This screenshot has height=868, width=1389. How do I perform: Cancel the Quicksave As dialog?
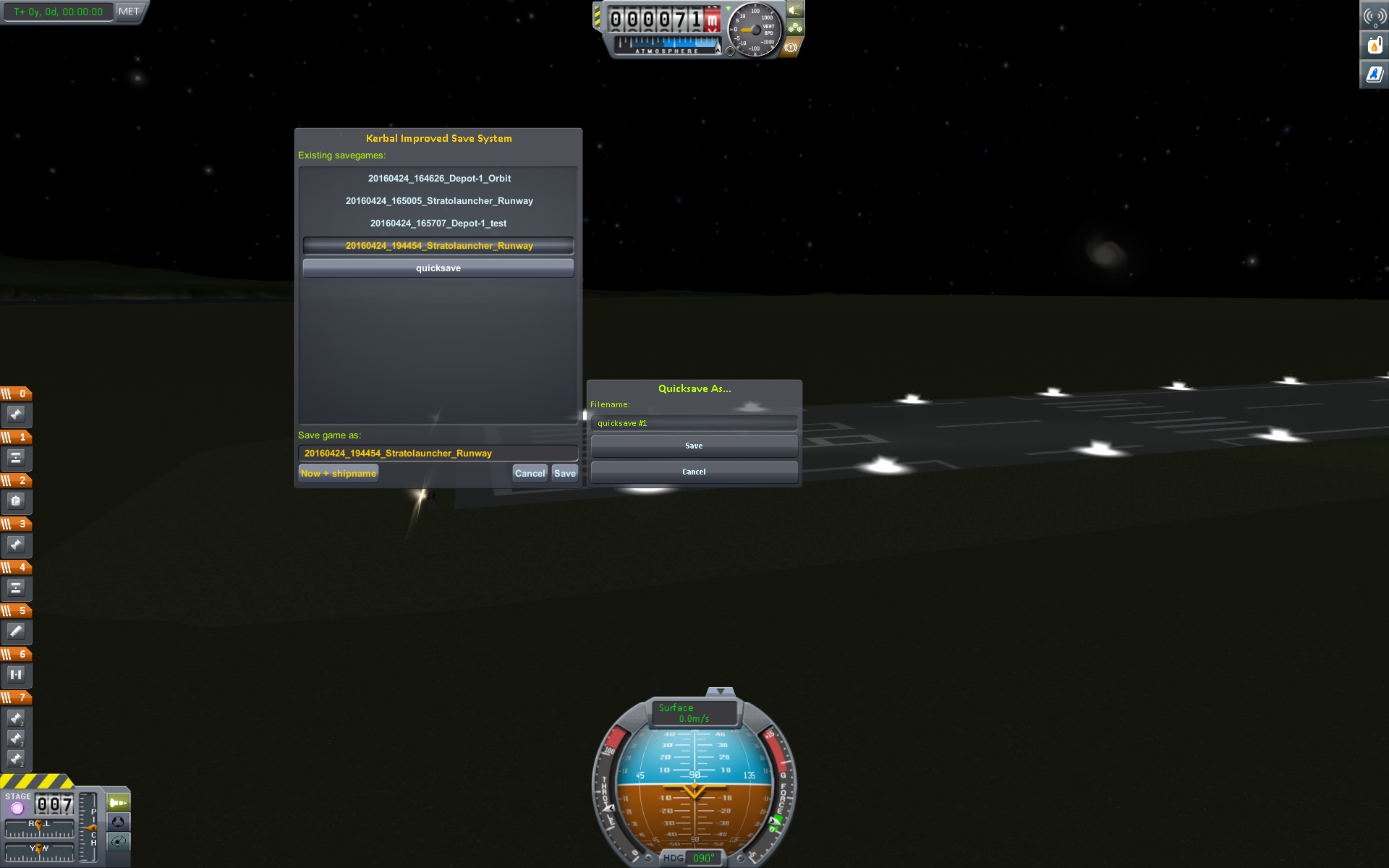[x=694, y=472]
